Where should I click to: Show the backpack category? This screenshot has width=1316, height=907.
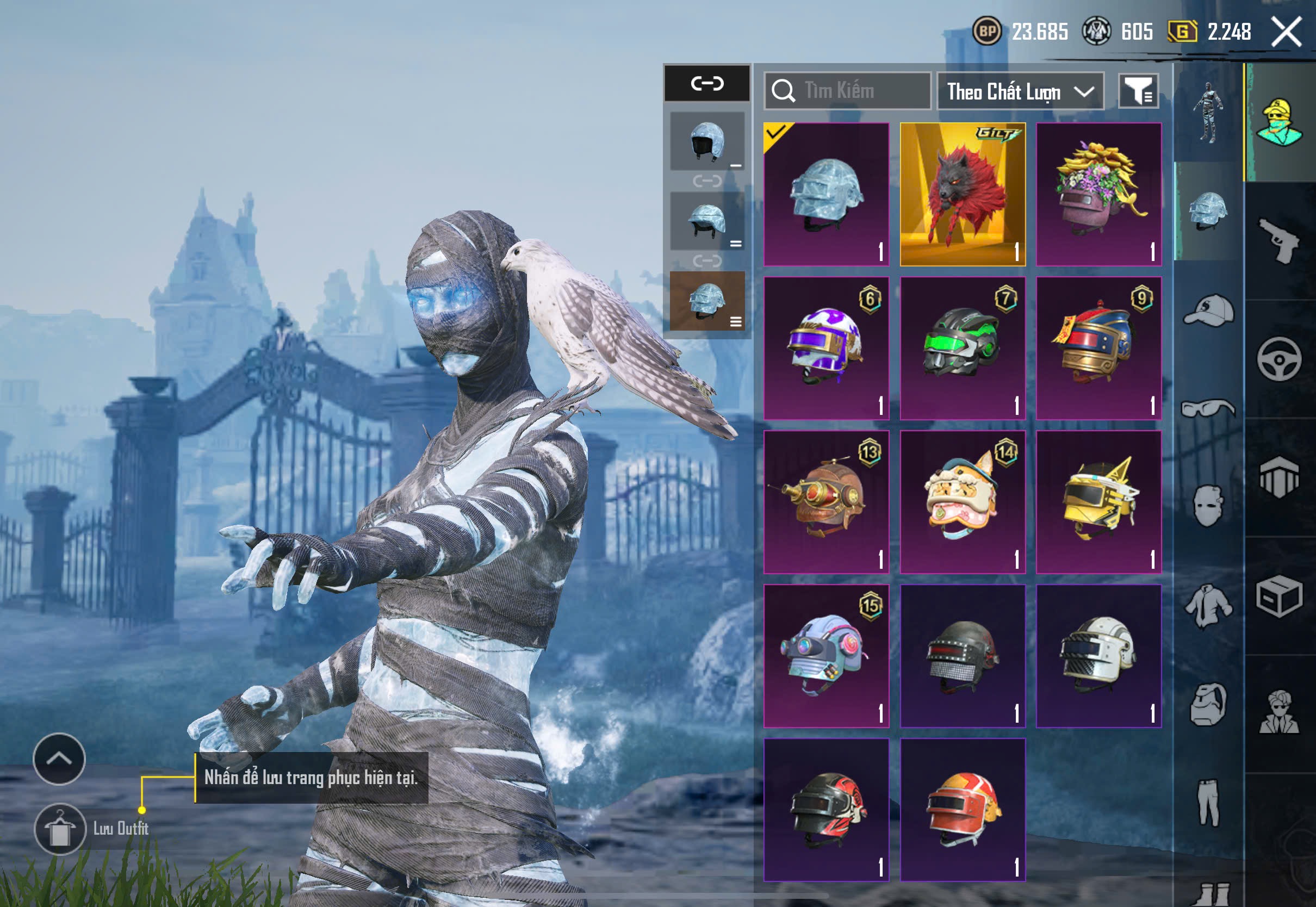coord(1209,705)
